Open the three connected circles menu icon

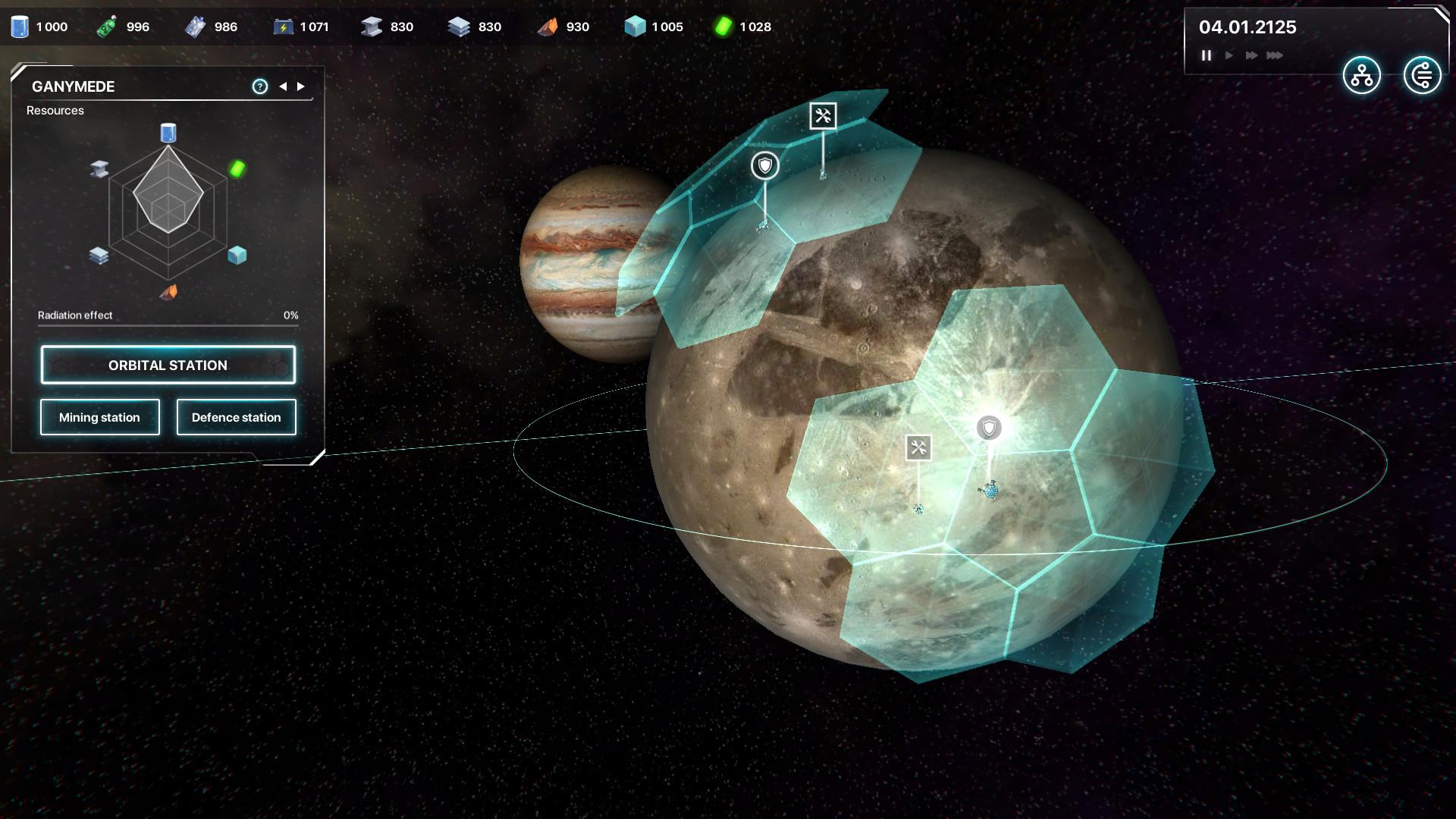tap(1361, 76)
